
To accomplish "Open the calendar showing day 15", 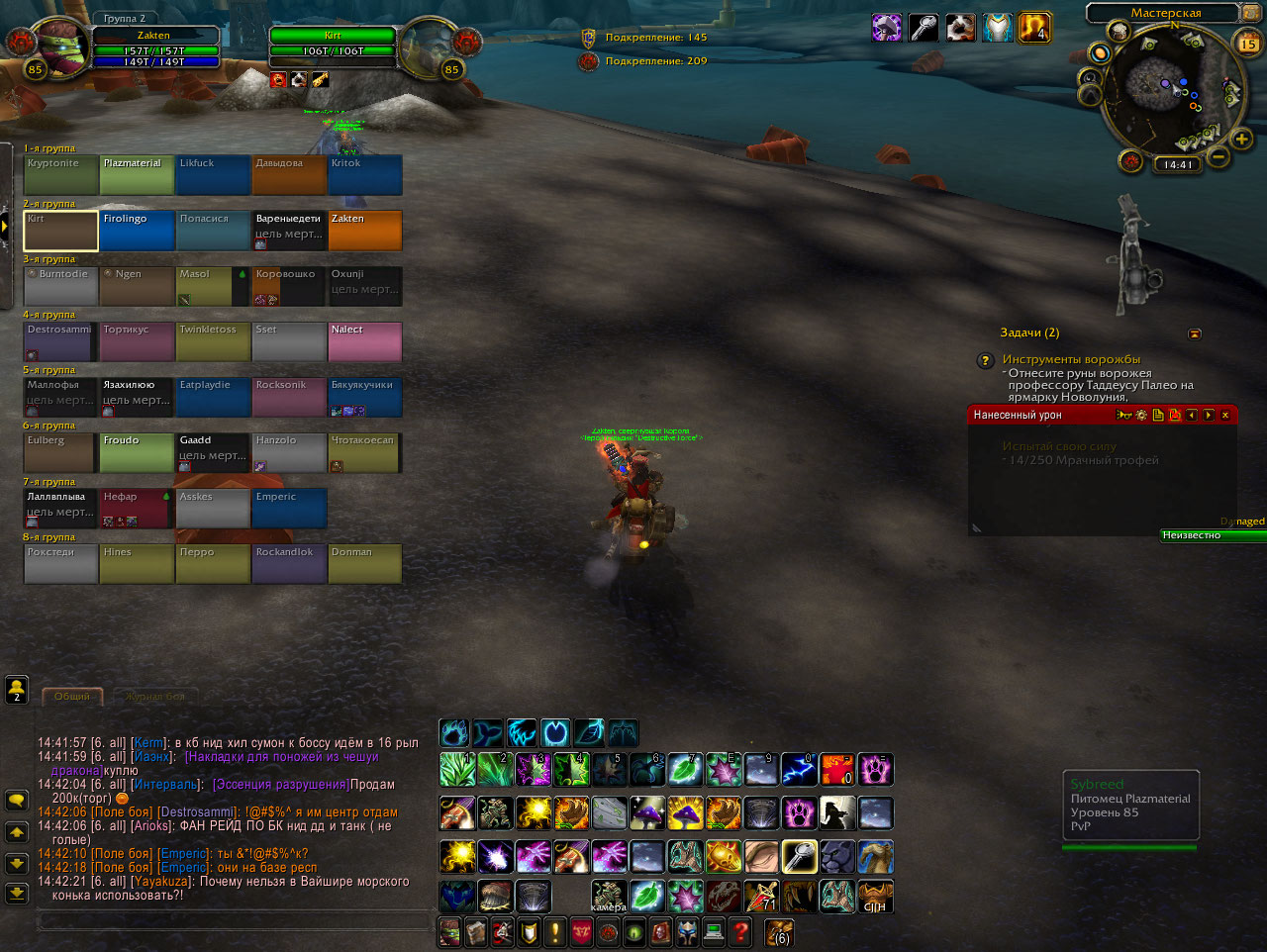I will click(x=1248, y=44).
